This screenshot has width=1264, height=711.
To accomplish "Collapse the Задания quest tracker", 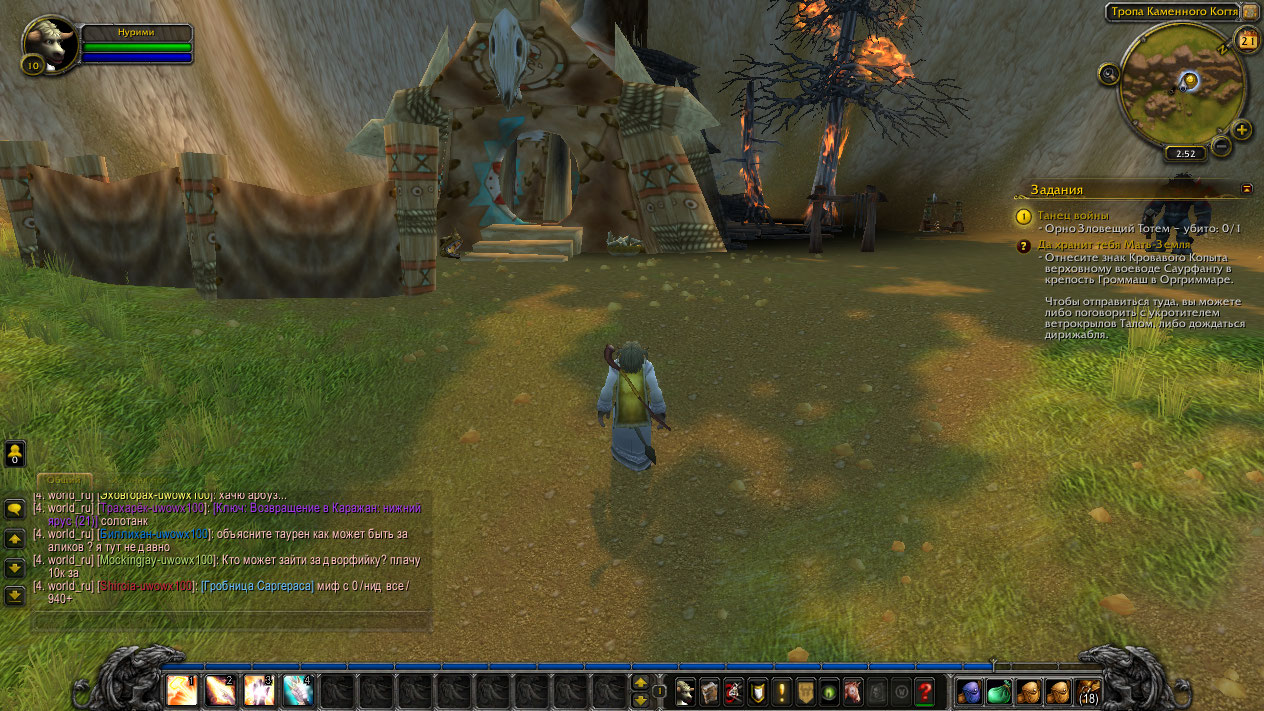I will click(1246, 188).
